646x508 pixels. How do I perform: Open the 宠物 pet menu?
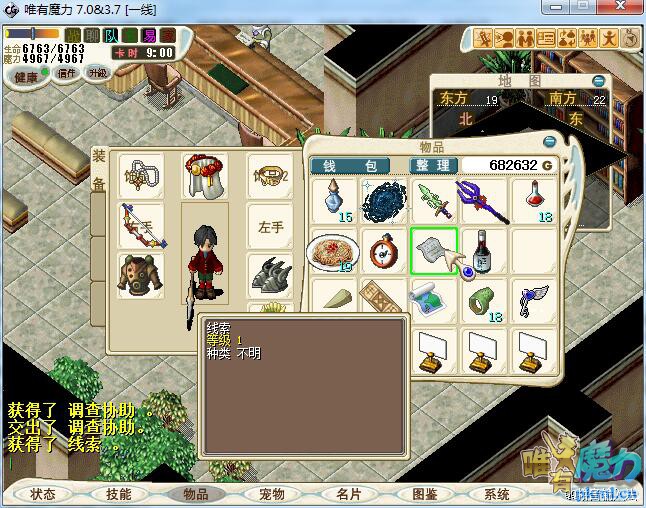tap(272, 494)
